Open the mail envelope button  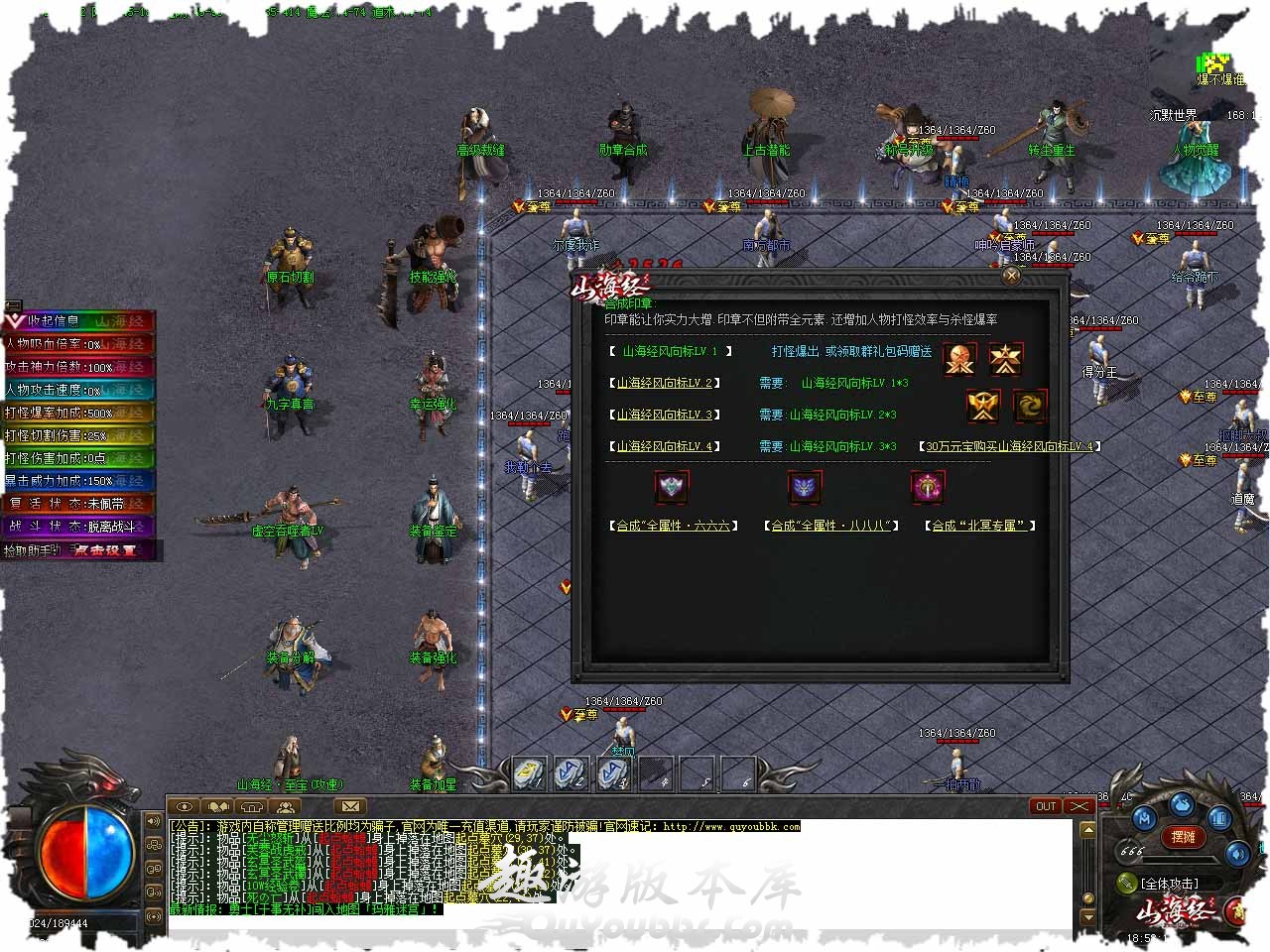[350, 806]
